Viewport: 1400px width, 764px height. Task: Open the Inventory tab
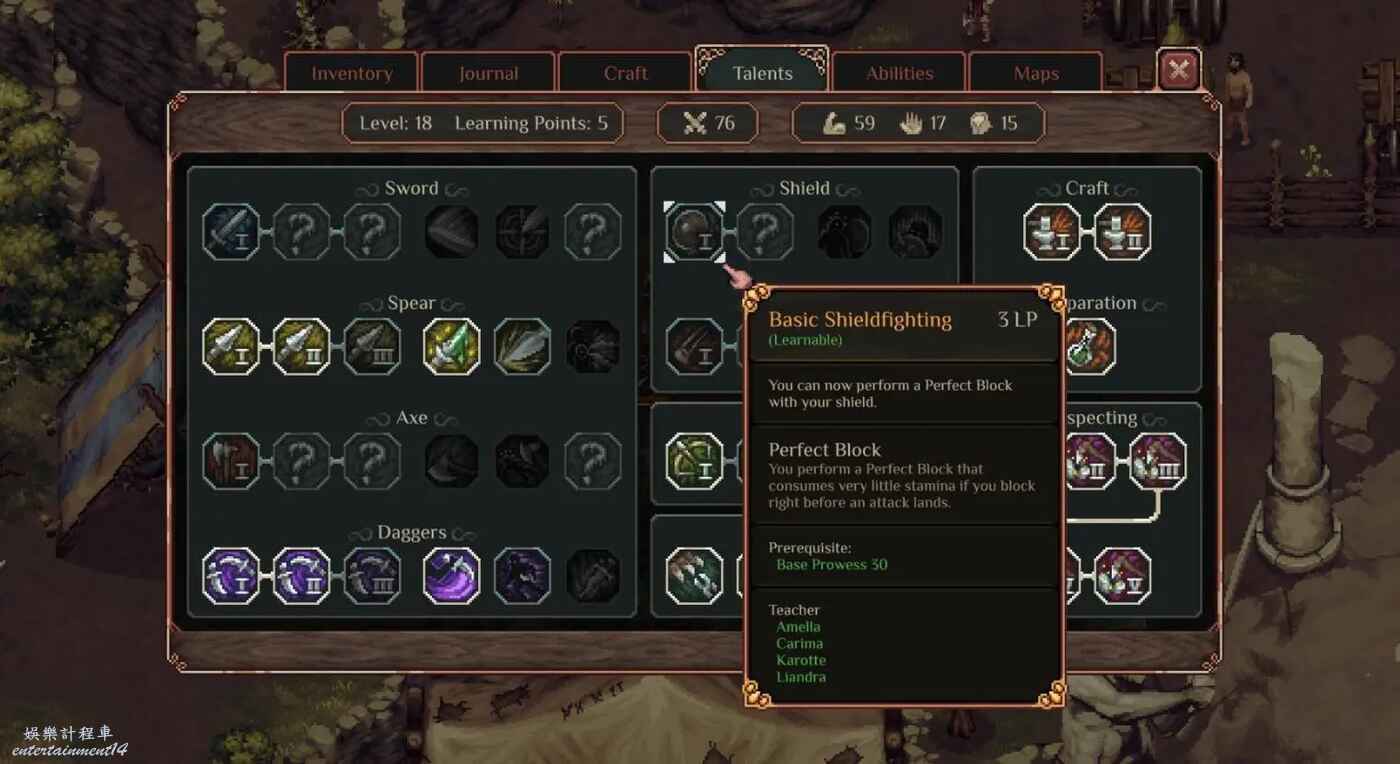click(351, 73)
